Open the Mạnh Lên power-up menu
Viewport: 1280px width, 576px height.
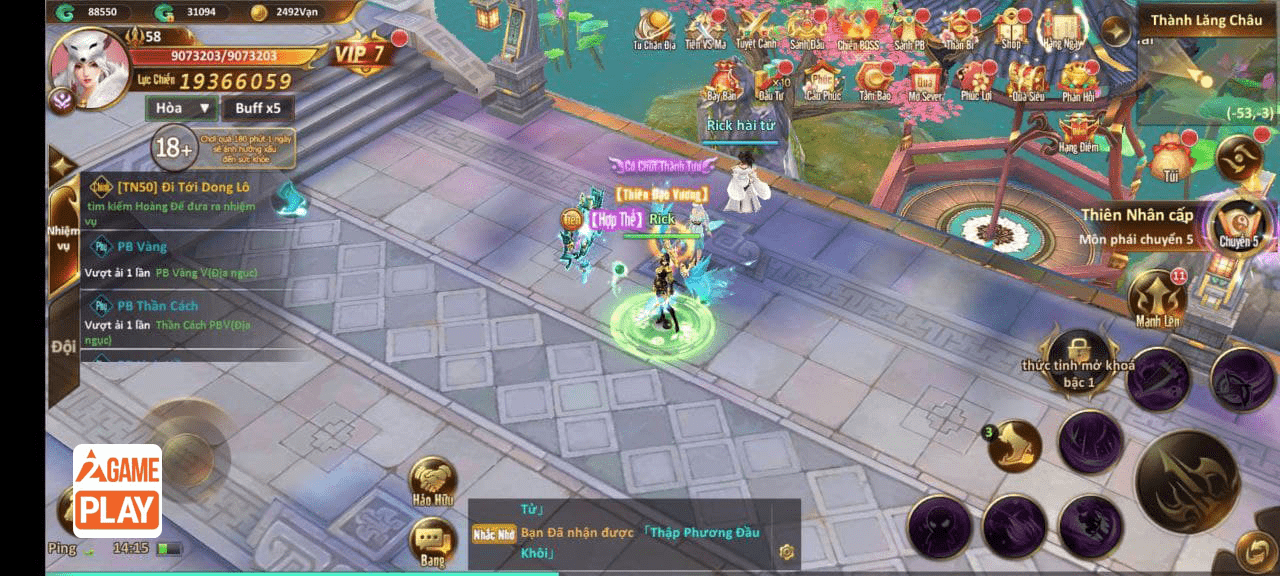pyautogui.click(x=1158, y=298)
